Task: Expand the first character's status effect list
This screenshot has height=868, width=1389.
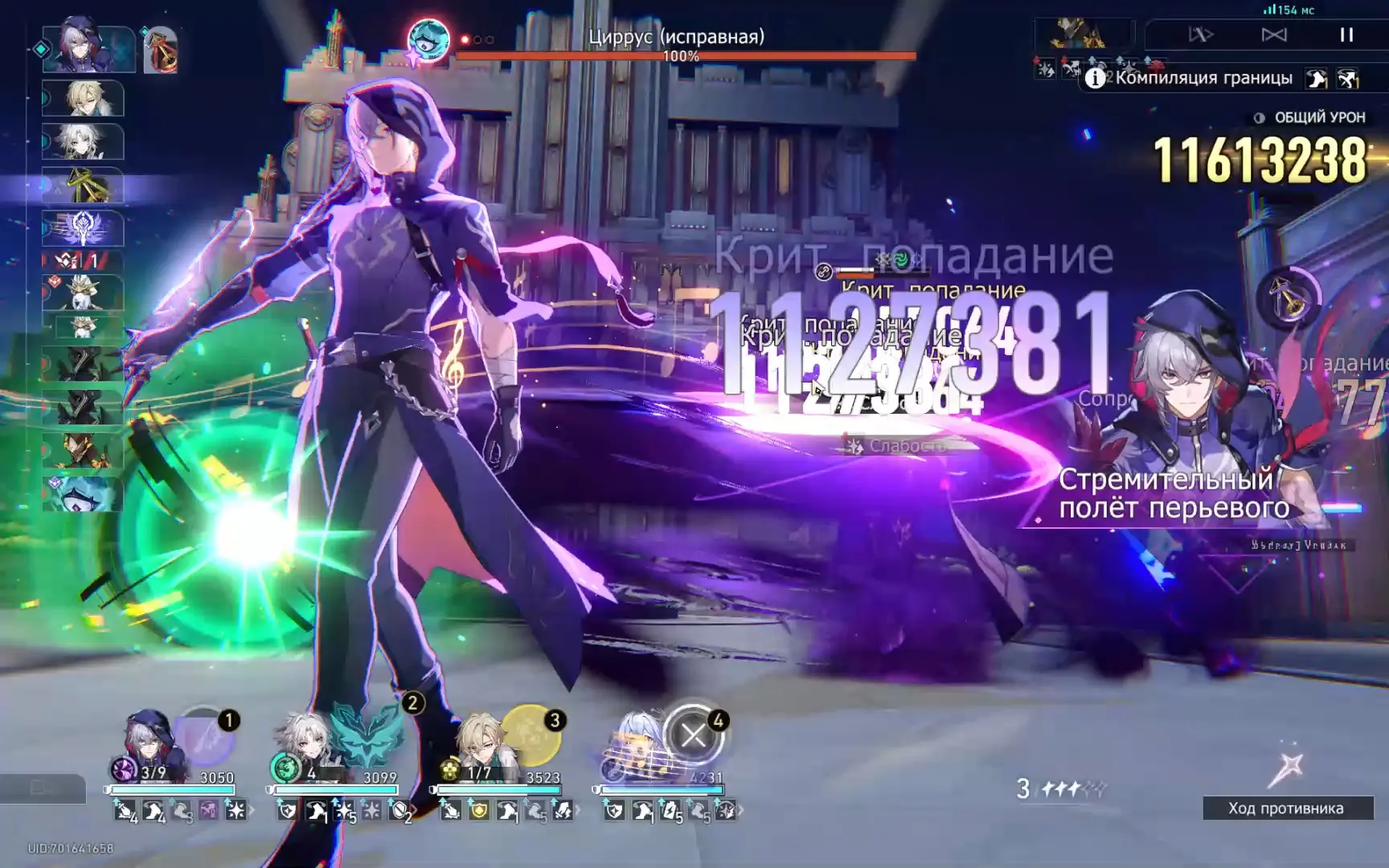Action: [252, 810]
